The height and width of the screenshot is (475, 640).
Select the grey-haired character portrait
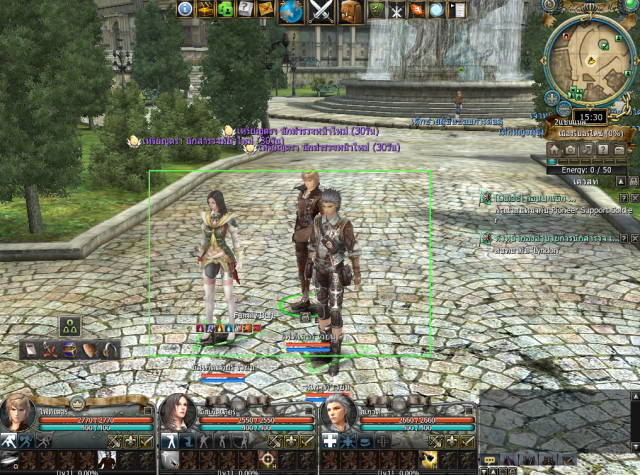point(338,415)
